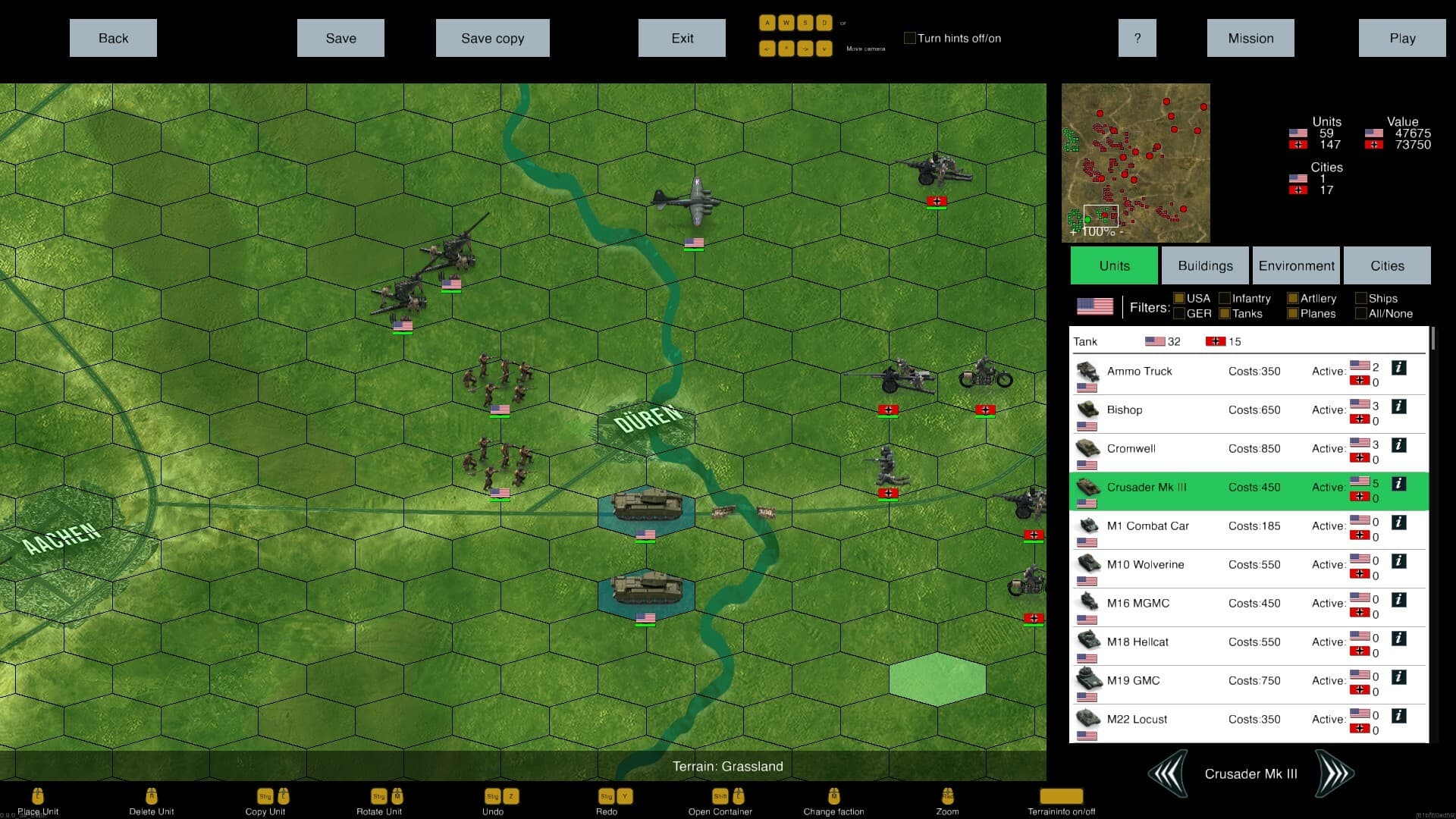This screenshot has width=1456, height=819.
Task: Open info for the Cromwell tank
Action: 1399,444
